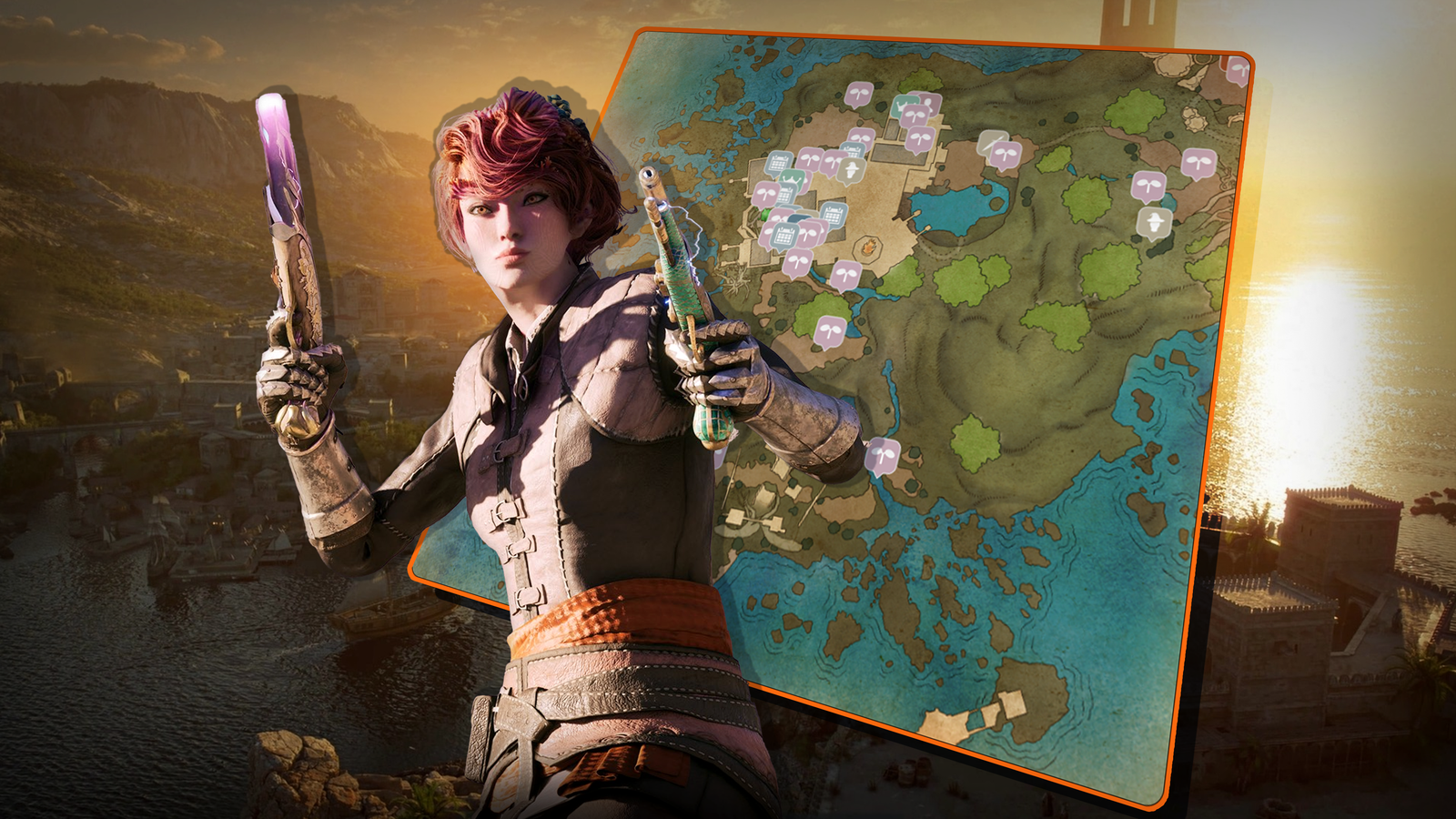Select the sprout marker beside the small blue lake
This screenshot has height=819, width=1456.
[x=1148, y=186]
